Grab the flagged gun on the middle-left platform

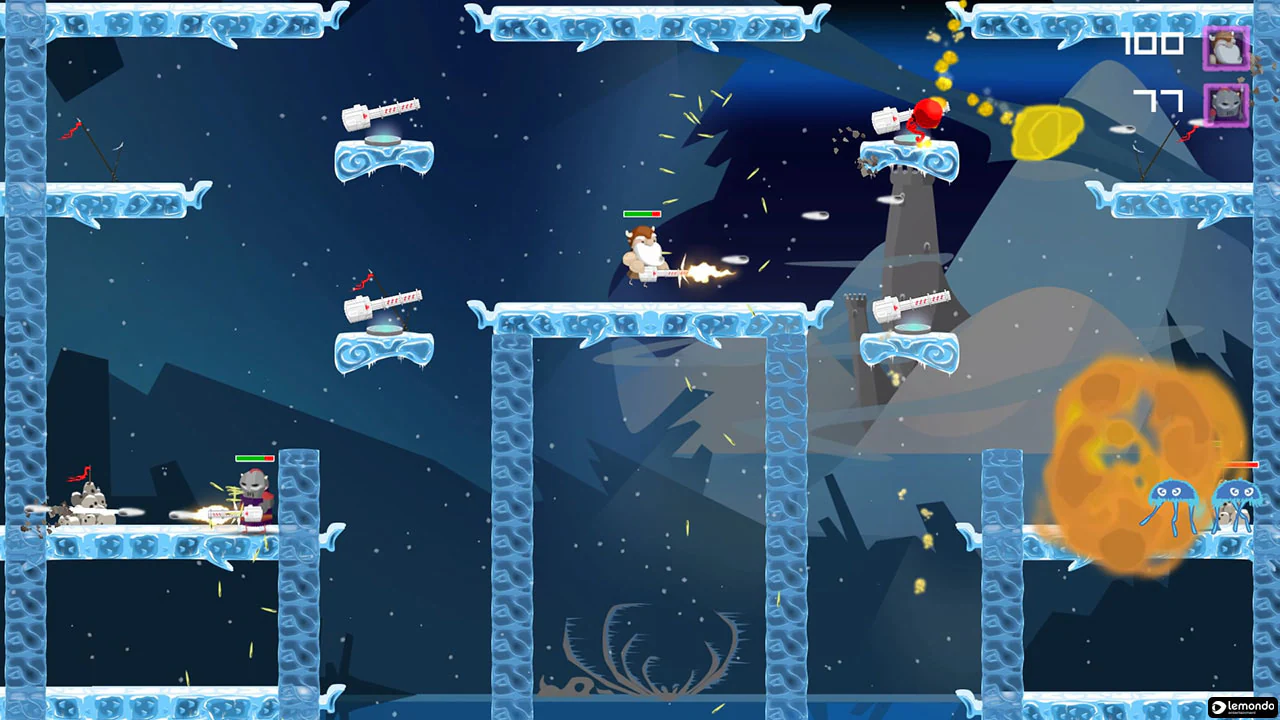pyautogui.click(x=385, y=302)
